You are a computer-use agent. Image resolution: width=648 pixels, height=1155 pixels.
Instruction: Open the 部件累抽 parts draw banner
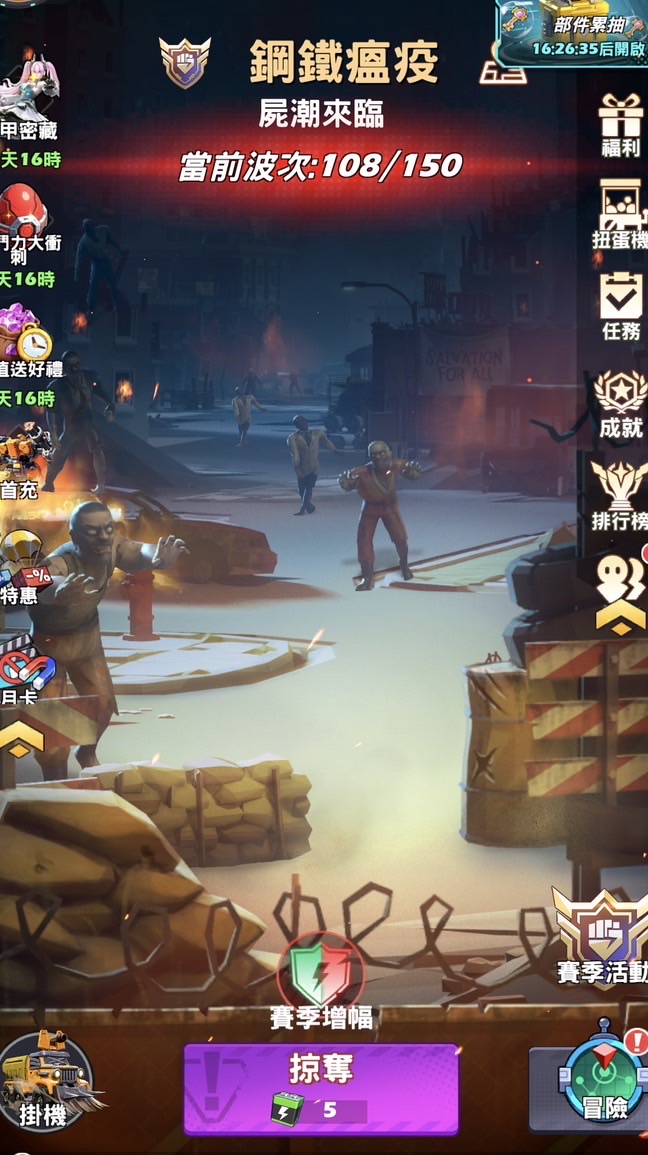[x=572, y=32]
